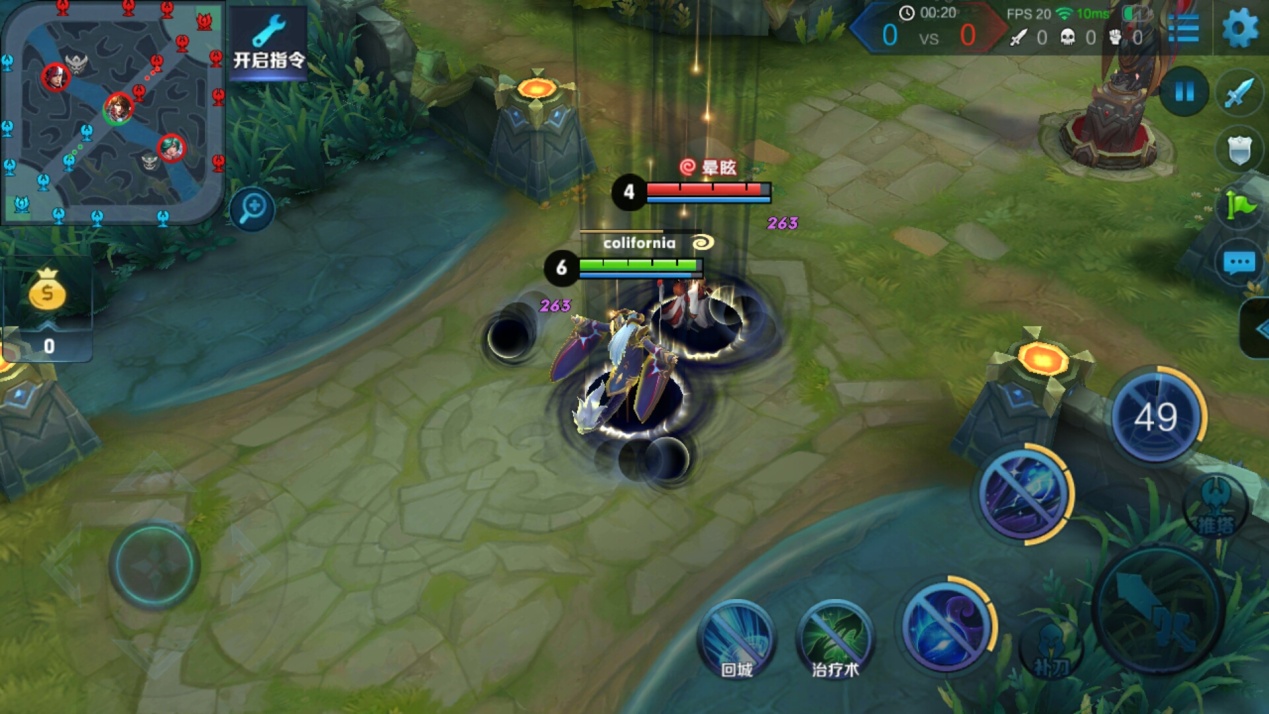Open the scoreboard list icon
This screenshot has width=1269, height=714.
coord(1183,28)
